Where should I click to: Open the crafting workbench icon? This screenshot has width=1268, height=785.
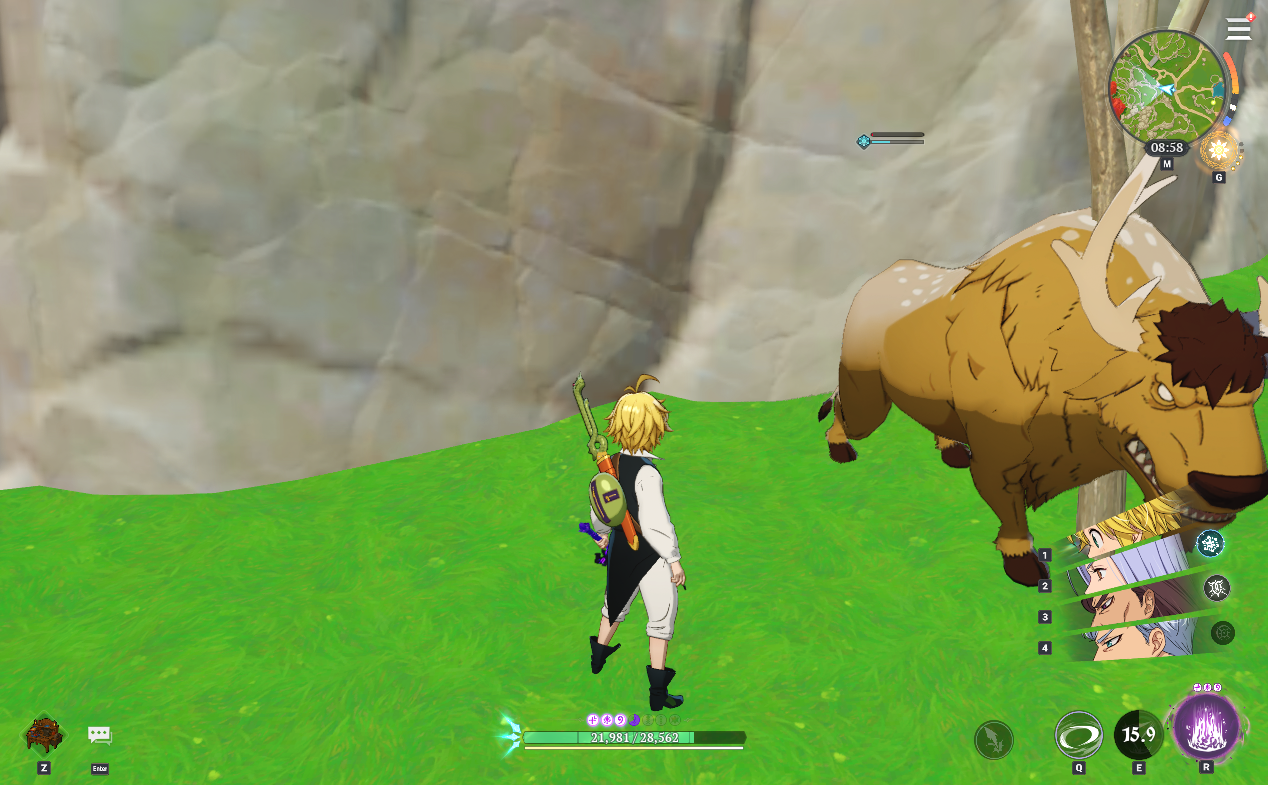pos(44,735)
